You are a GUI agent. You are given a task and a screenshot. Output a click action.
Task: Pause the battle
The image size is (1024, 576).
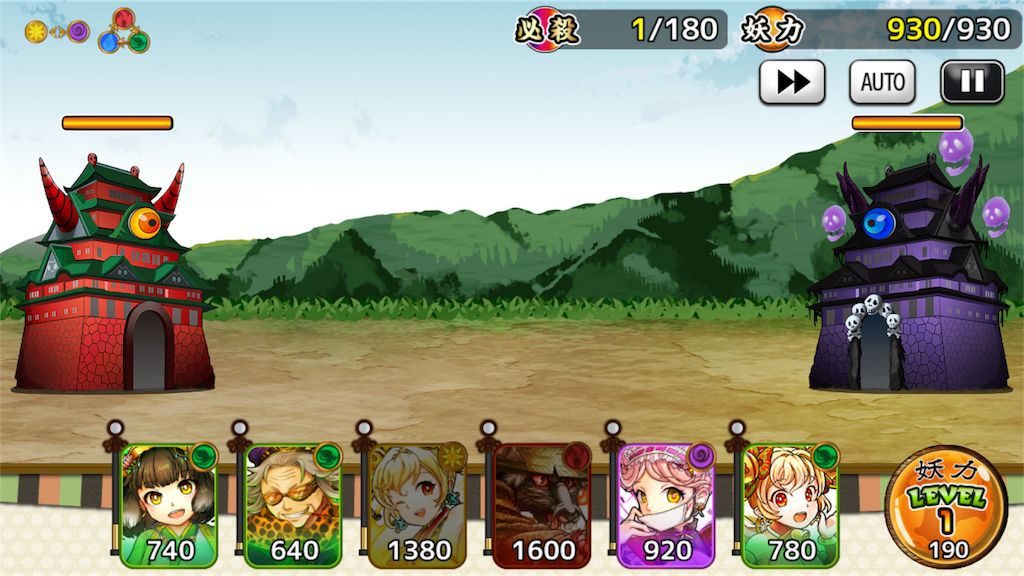[x=972, y=82]
